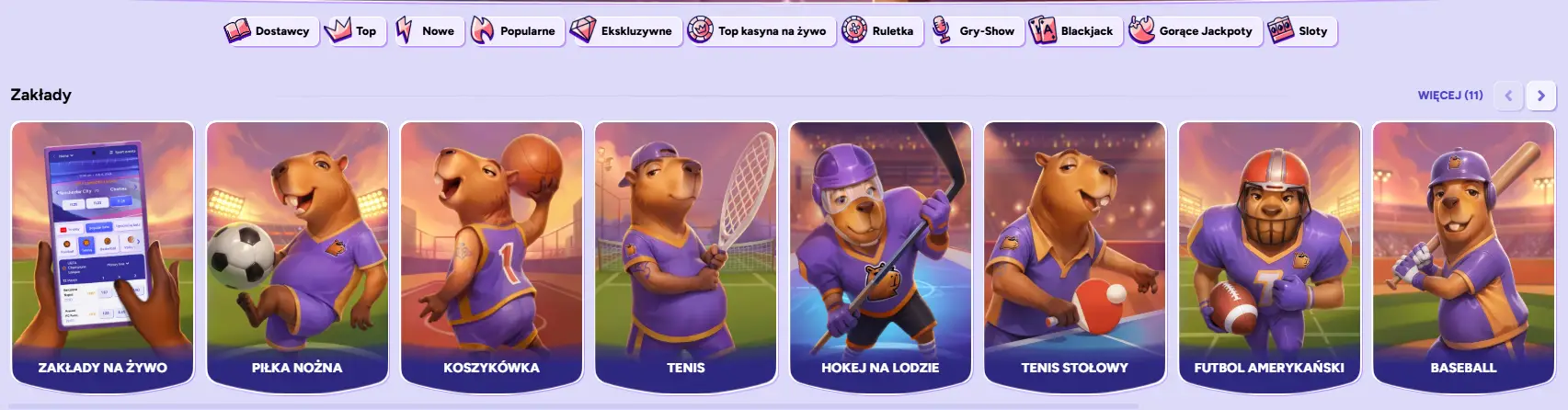Select the Blackjack category
1568x410 pixels.
coord(1073,31)
